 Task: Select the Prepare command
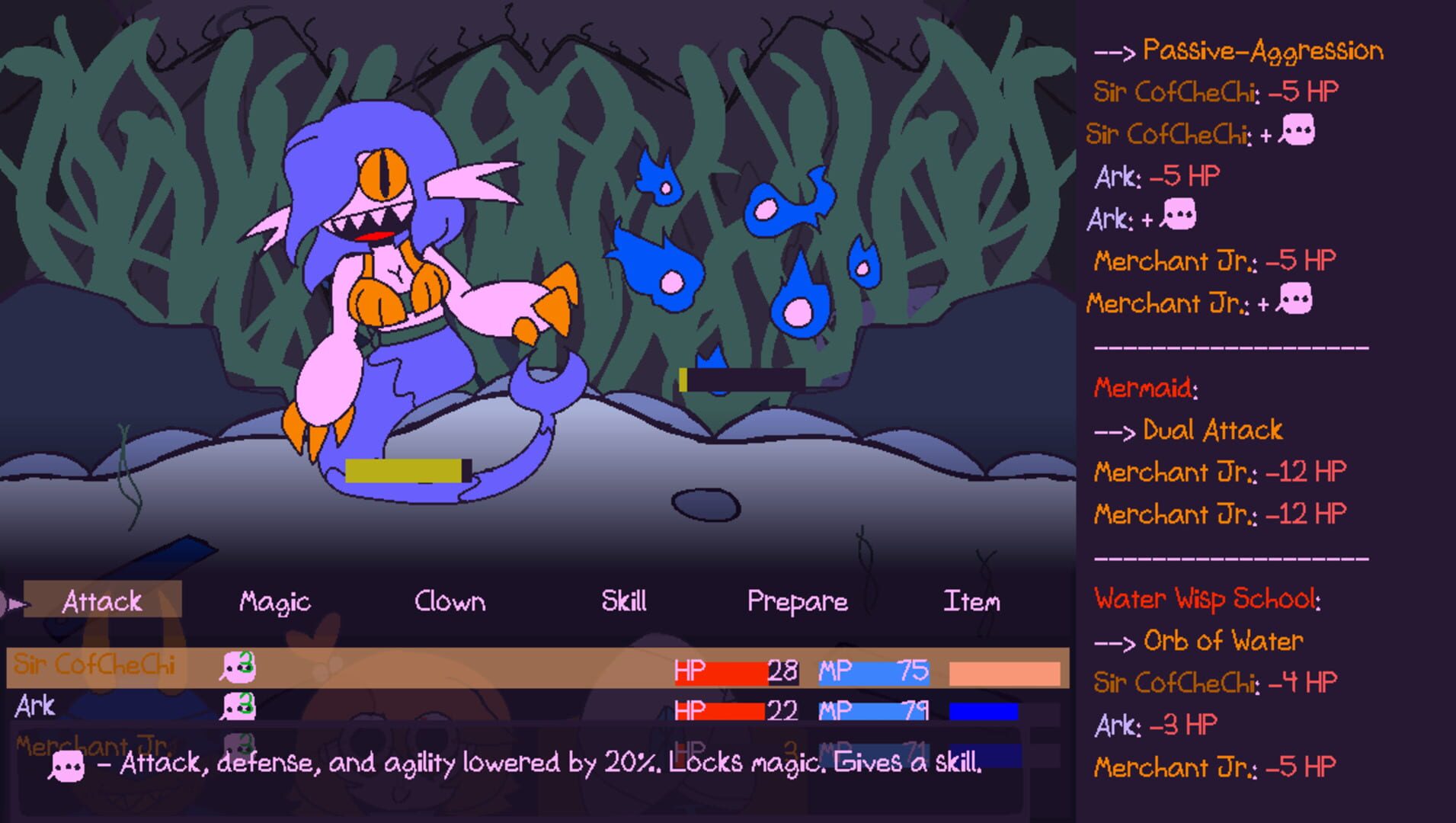click(x=797, y=600)
